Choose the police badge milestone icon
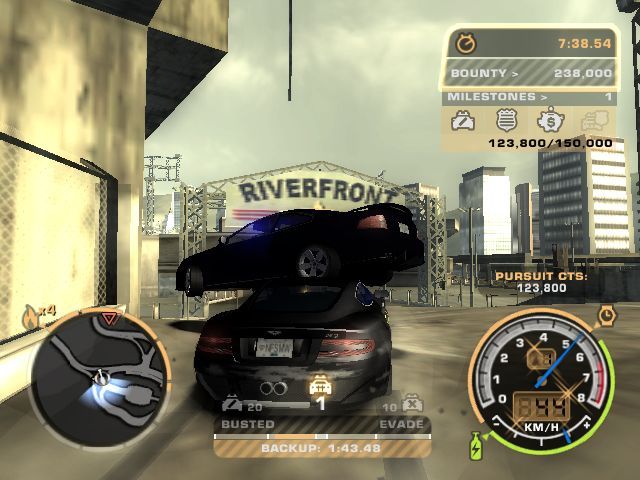The width and height of the screenshot is (640, 480). [x=506, y=121]
